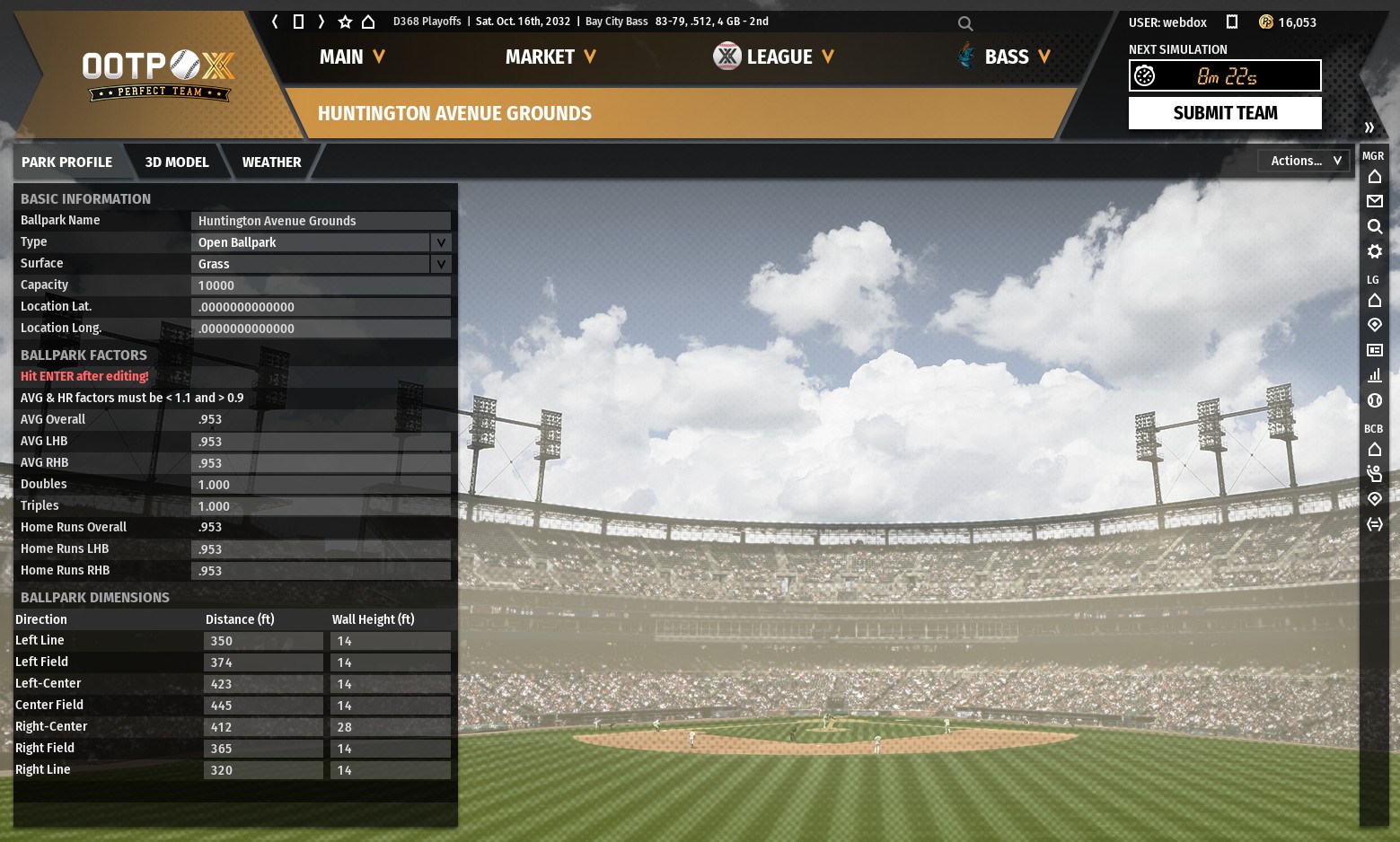Switch to the 3D MODEL tab
The height and width of the screenshot is (842, 1400).
point(177,162)
